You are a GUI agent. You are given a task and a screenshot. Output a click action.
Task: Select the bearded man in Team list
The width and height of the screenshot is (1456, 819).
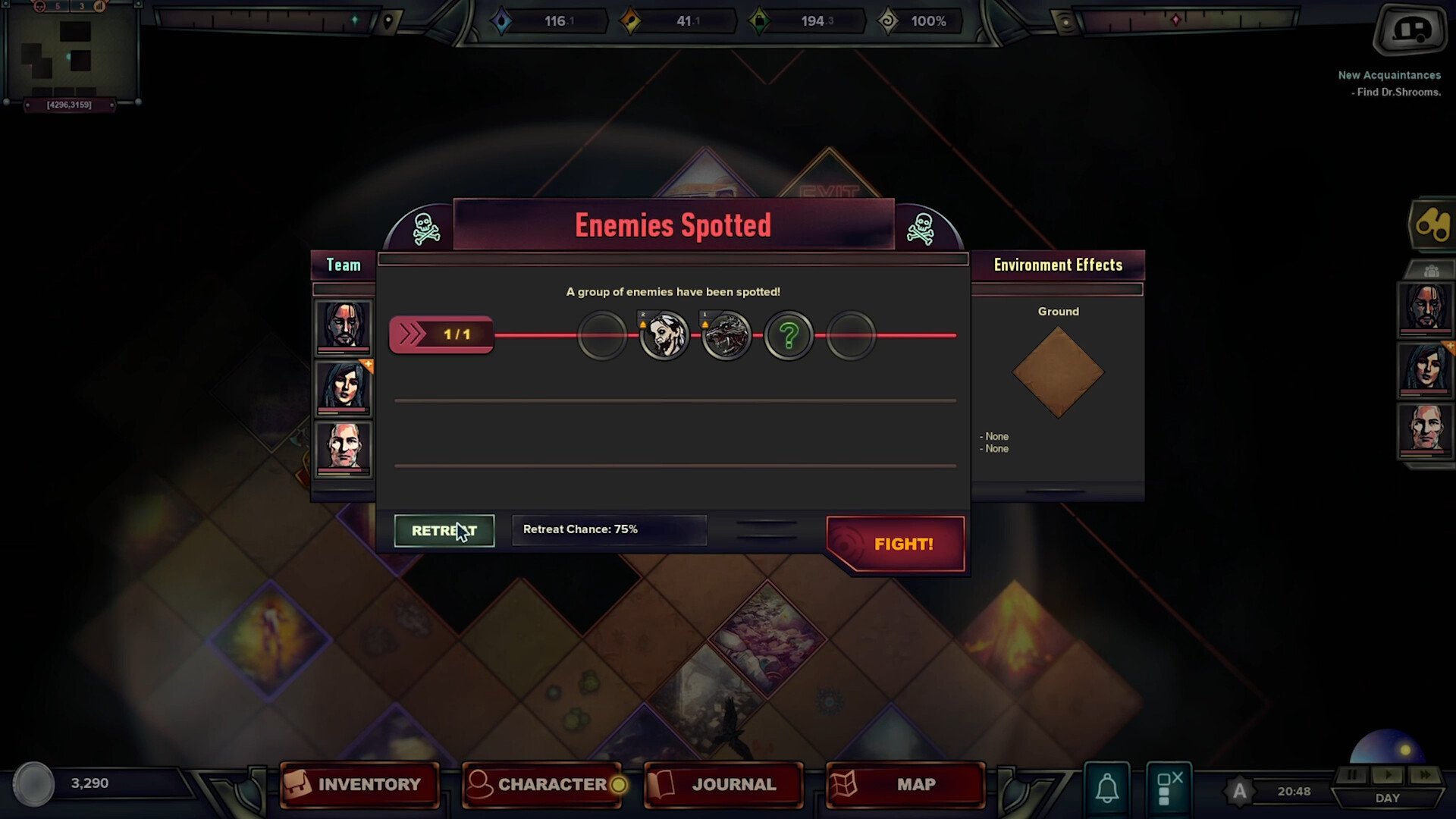344,326
